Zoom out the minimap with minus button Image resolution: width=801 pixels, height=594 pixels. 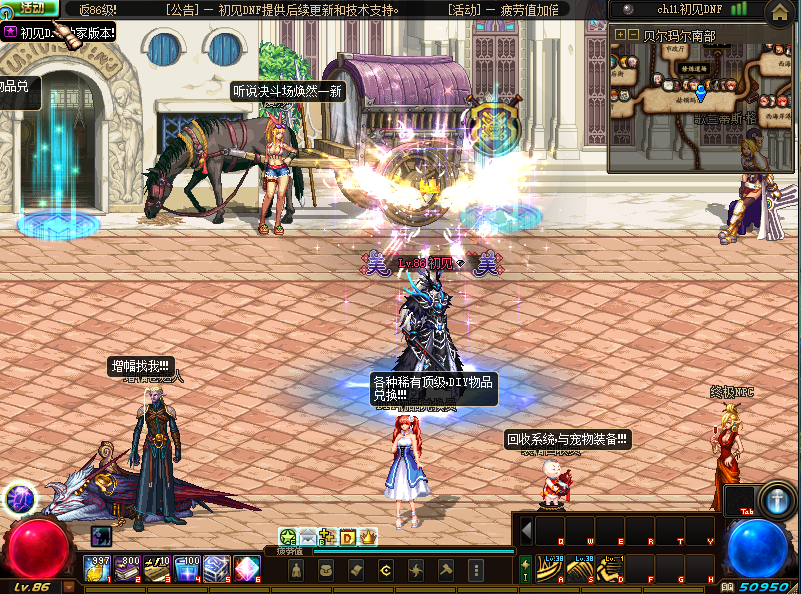point(633,35)
